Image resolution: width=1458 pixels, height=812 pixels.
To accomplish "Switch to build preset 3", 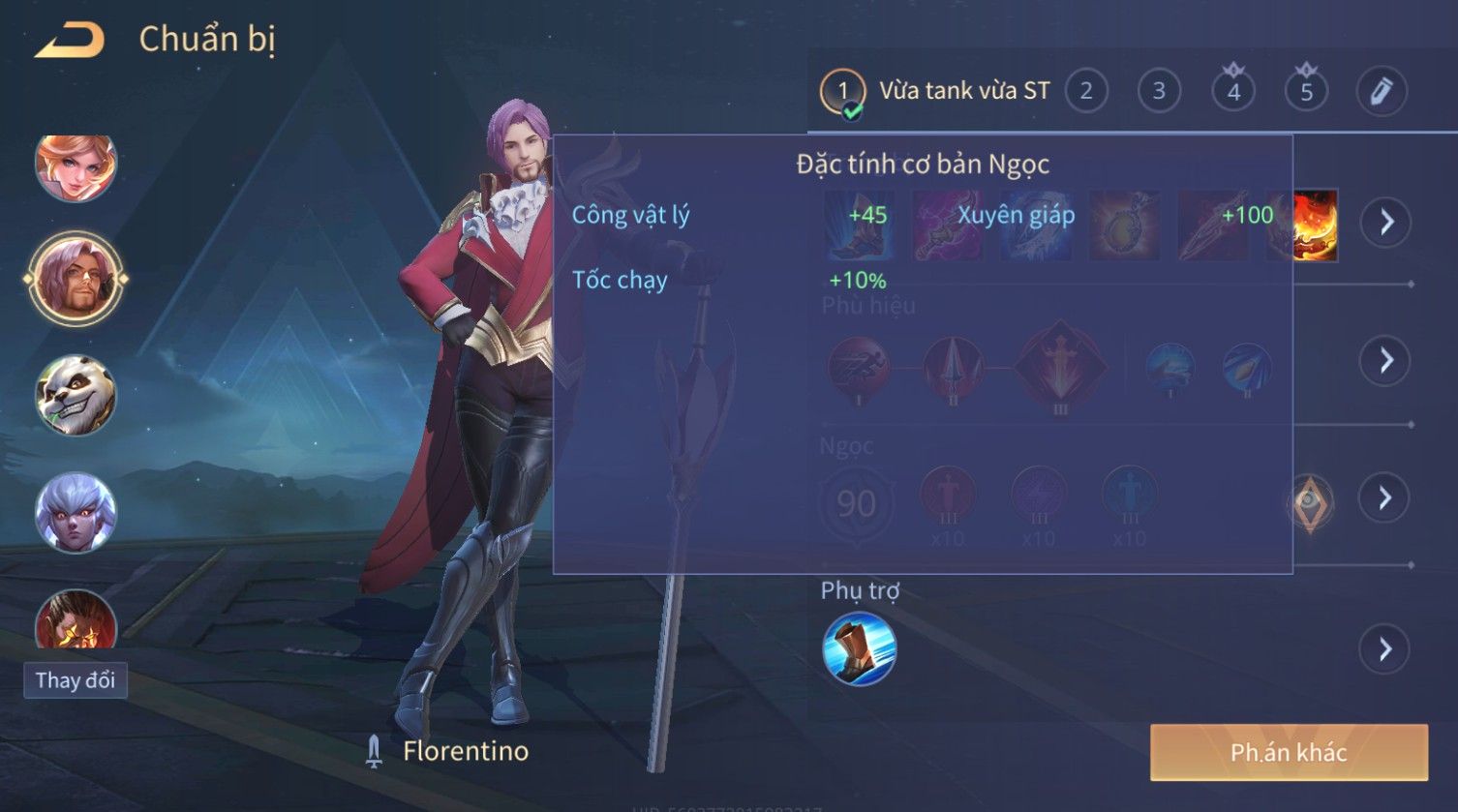I will 1159,91.
